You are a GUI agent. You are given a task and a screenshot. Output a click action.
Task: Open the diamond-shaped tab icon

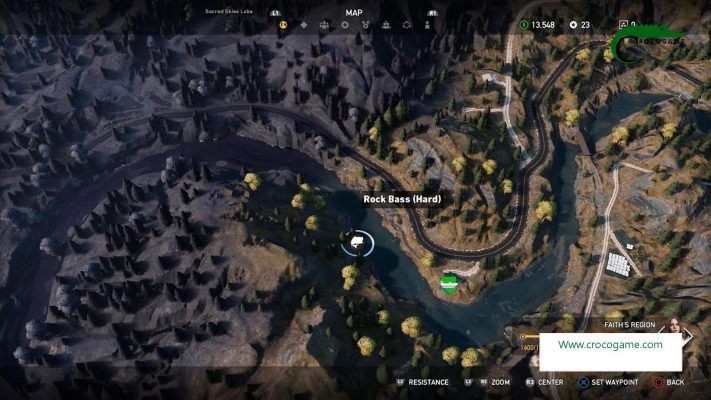(x=304, y=24)
